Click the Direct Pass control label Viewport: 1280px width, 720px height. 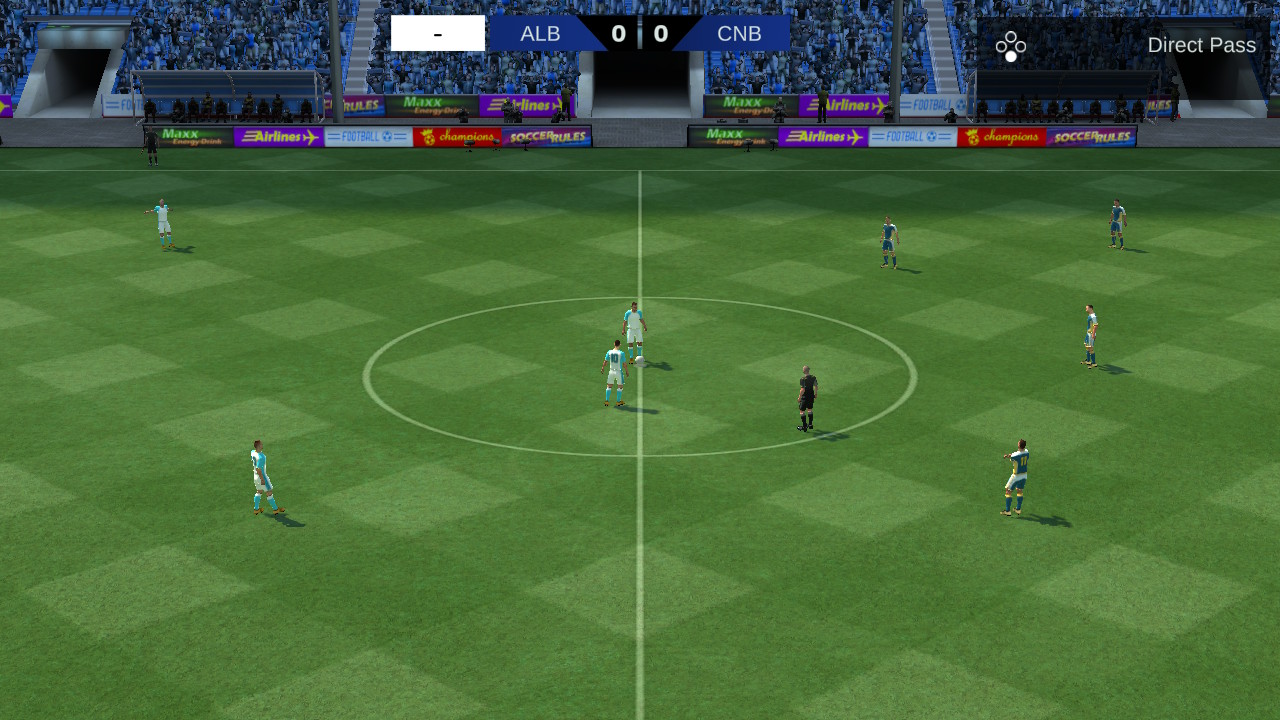1202,45
